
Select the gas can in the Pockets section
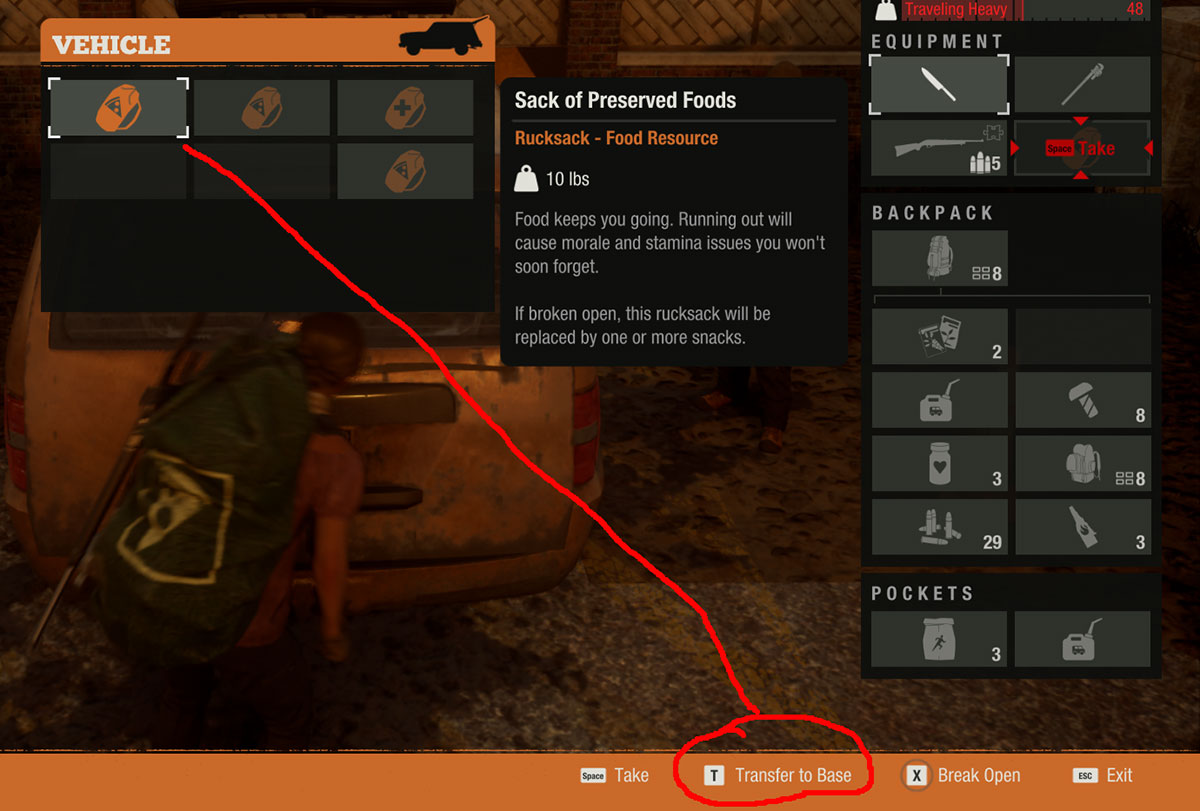coord(1082,639)
